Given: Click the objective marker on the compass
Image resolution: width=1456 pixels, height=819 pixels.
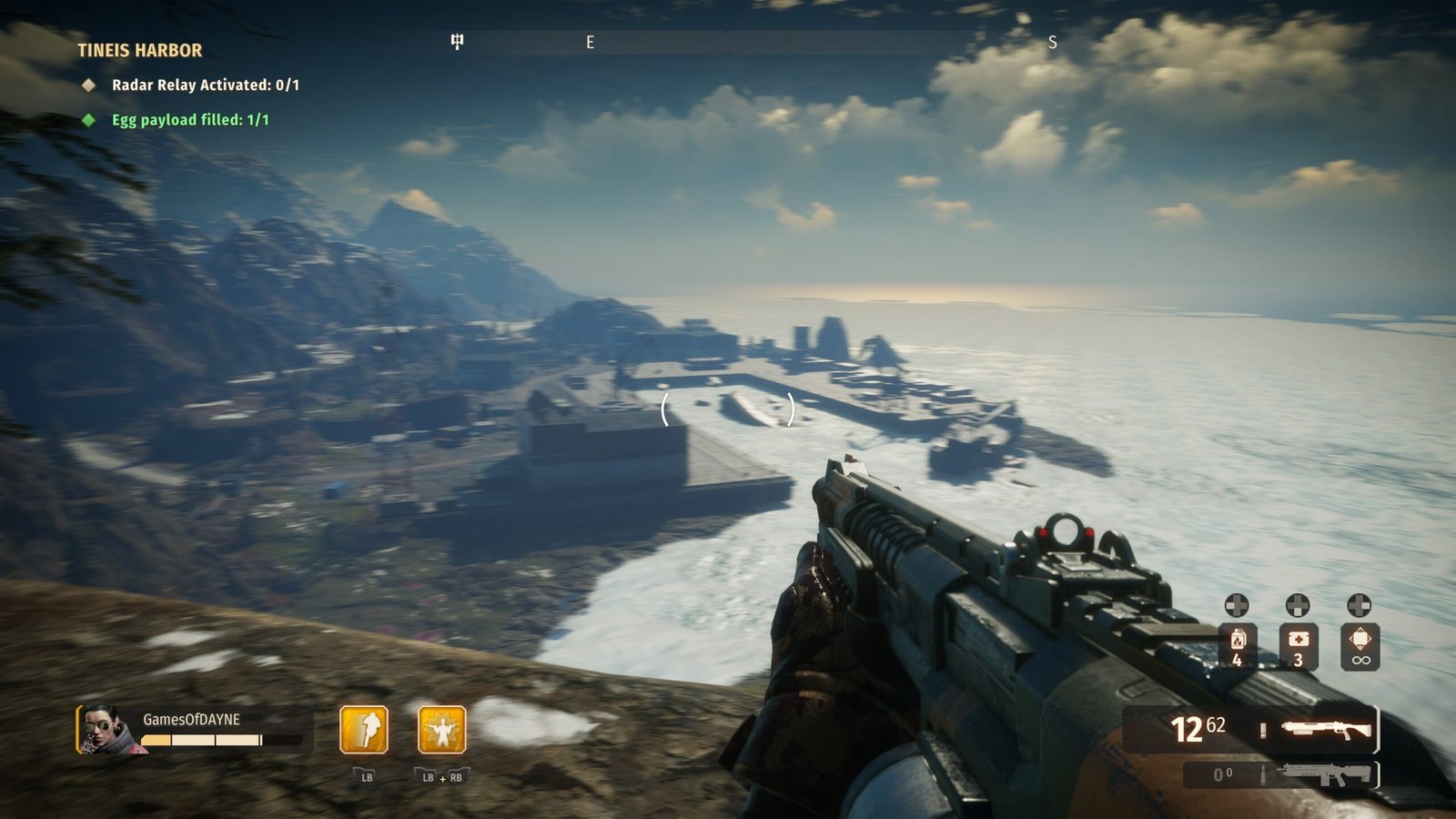Looking at the screenshot, I should click(x=457, y=41).
